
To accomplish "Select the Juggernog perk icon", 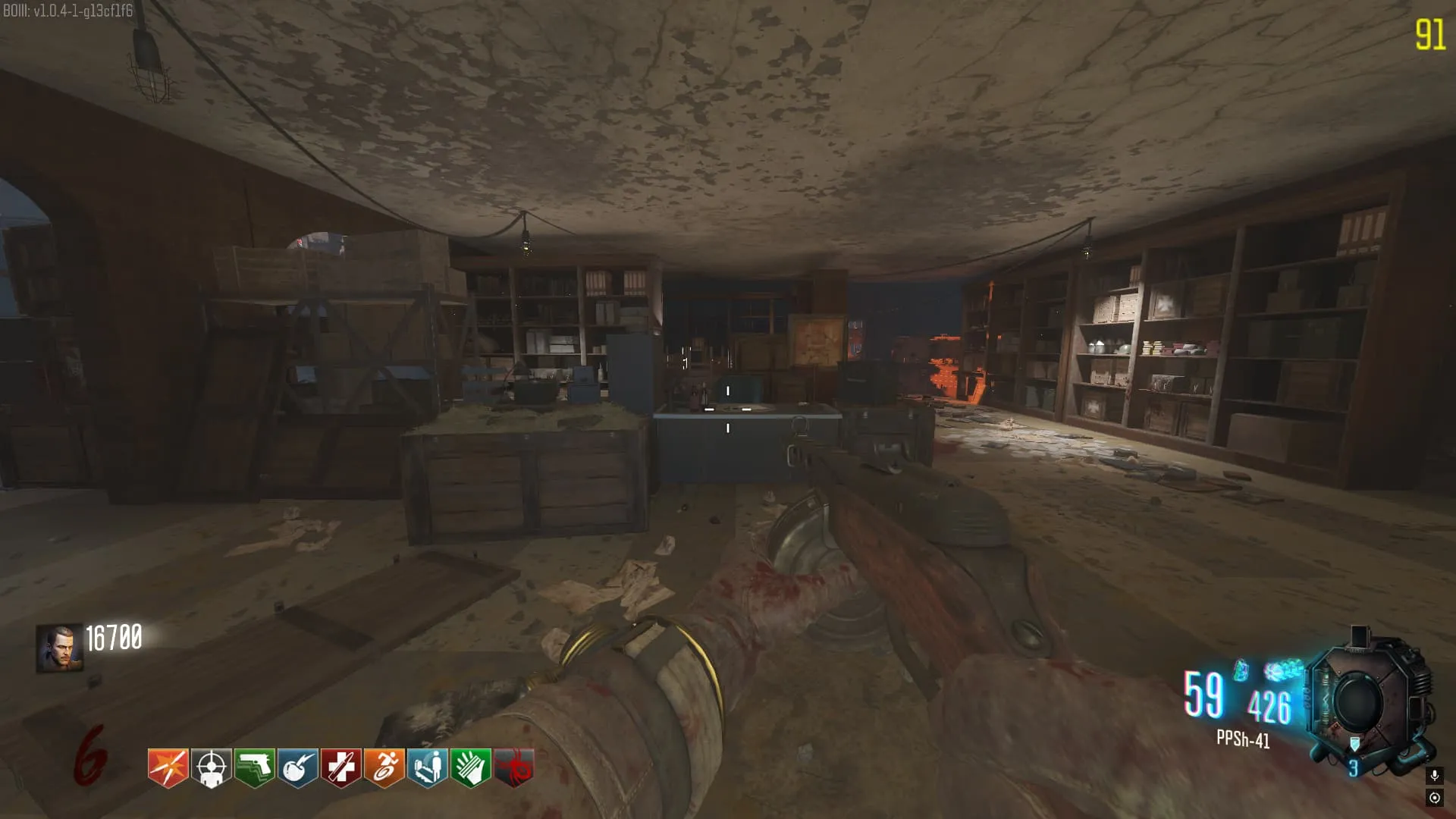I will click(x=340, y=767).
